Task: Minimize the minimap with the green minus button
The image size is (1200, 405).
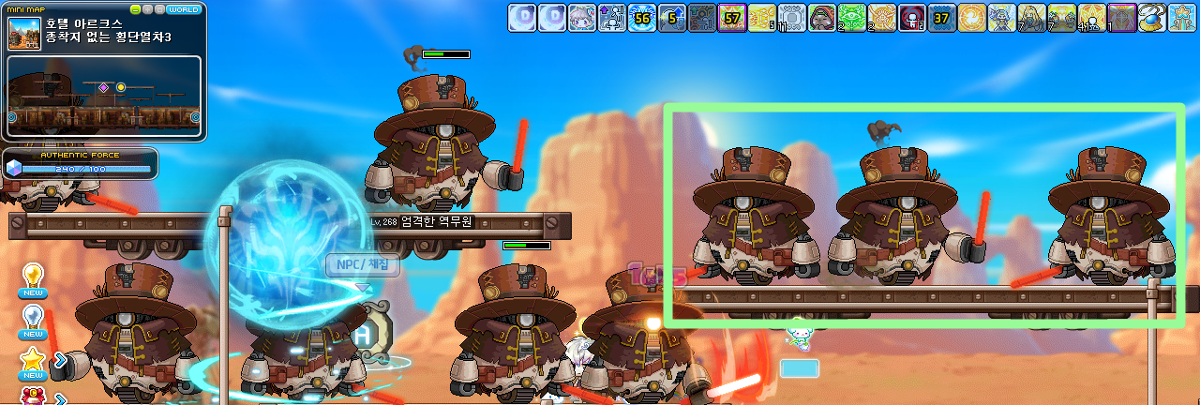Action: [x=135, y=9]
